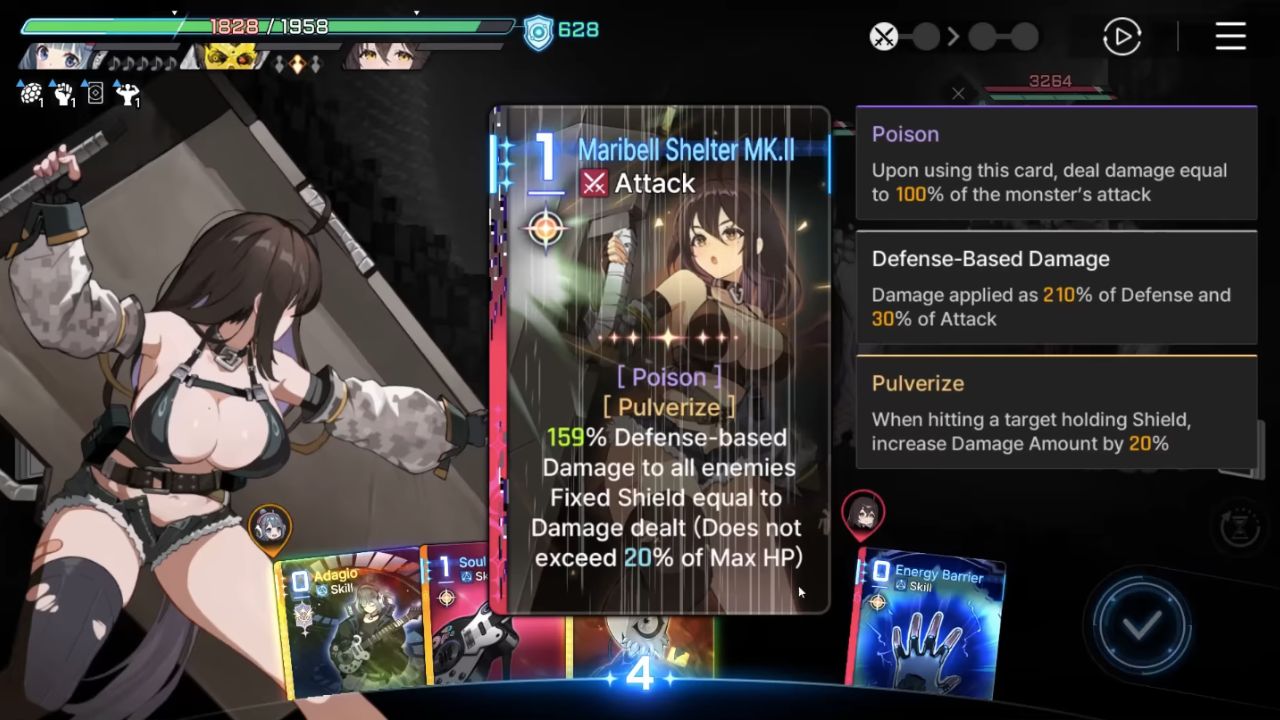1280x720 pixels.
Task: Click the net-ball buff icon
Action: point(30,92)
